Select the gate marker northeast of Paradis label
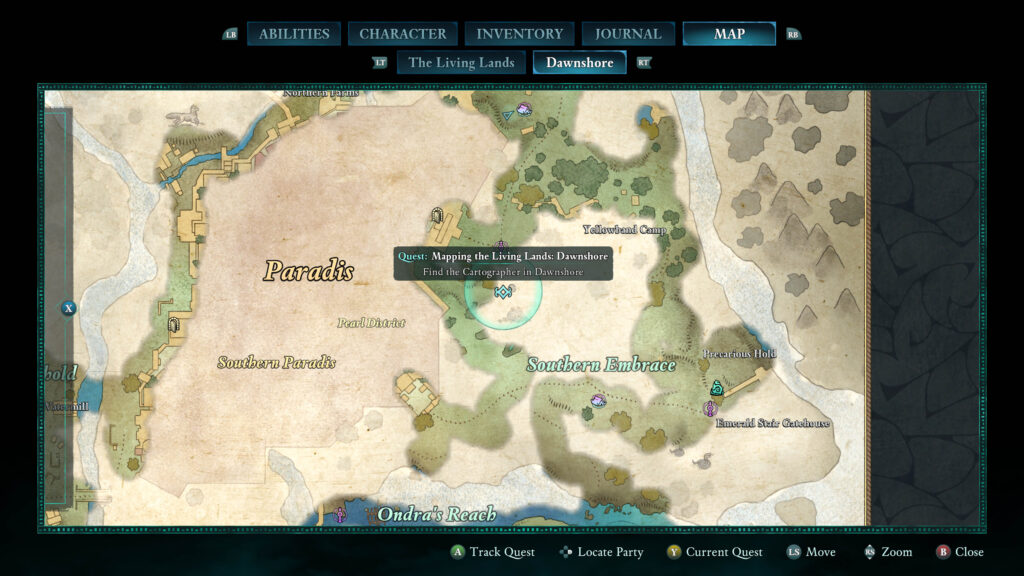The width and height of the screenshot is (1024, 576). tap(436, 214)
